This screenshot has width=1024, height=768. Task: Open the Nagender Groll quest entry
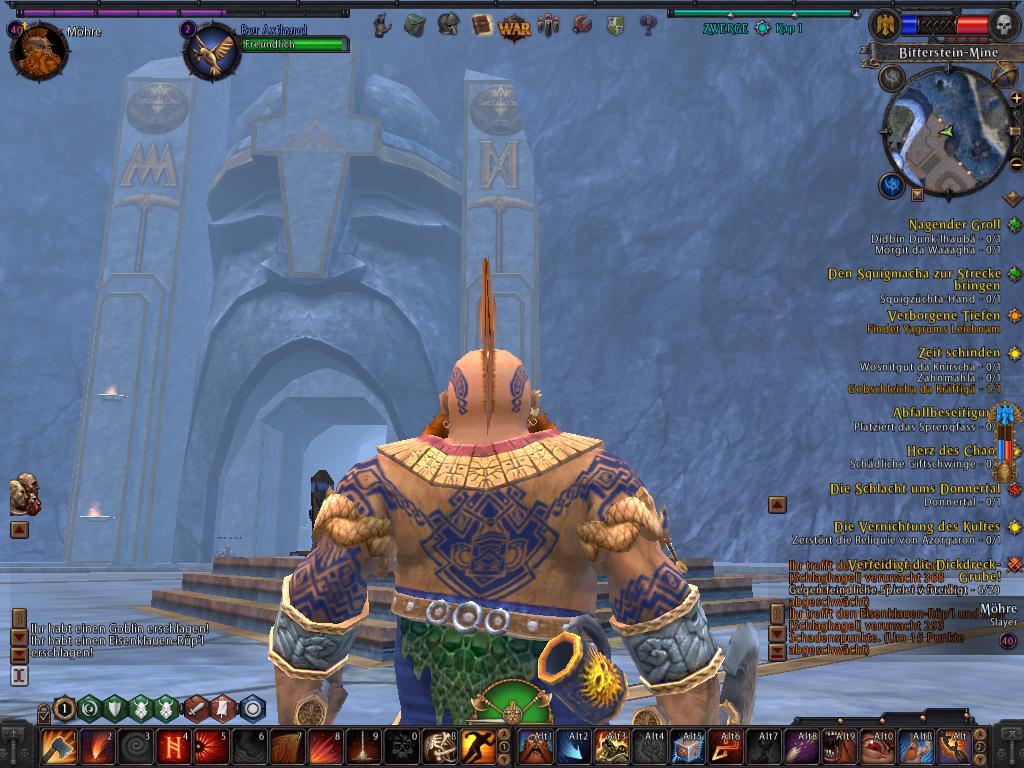pyautogui.click(x=954, y=225)
